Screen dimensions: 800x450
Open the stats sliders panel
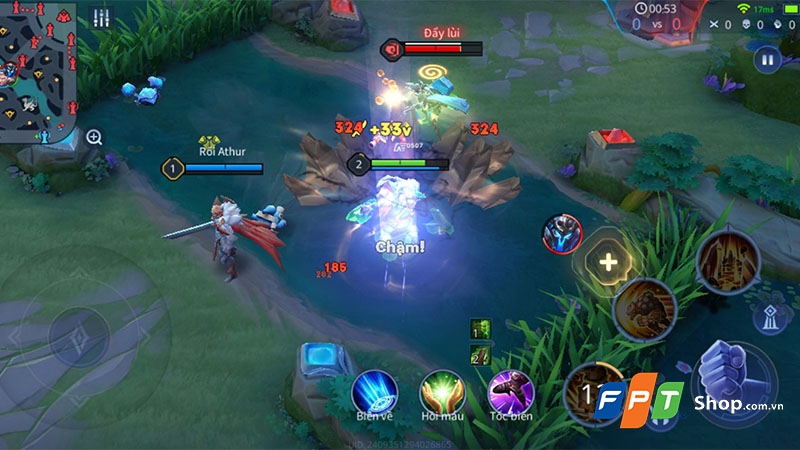[x=101, y=18]
